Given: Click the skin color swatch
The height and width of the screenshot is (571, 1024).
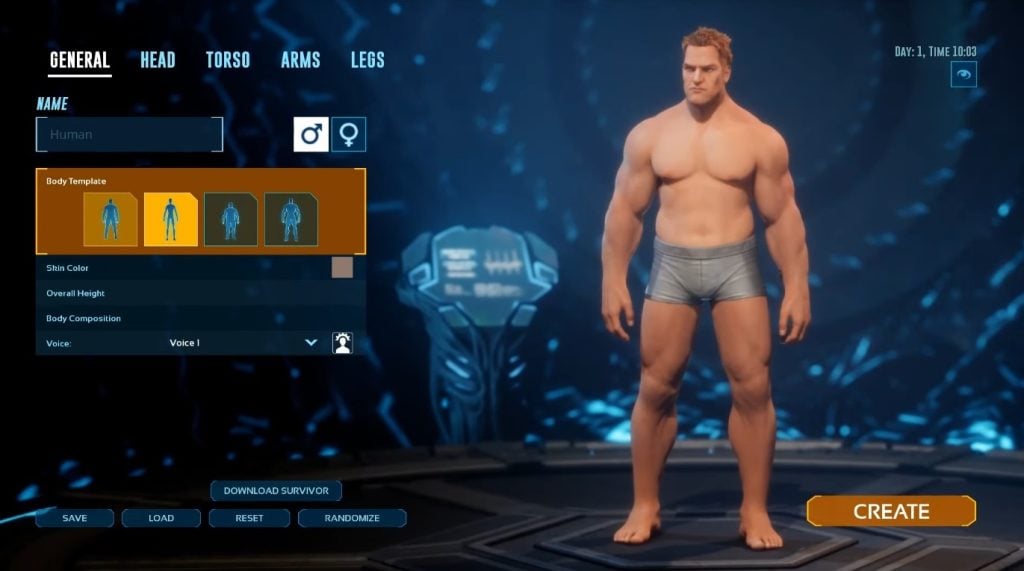Looking at the screenshot, I should pyautogui.click(x=342, y=267).
